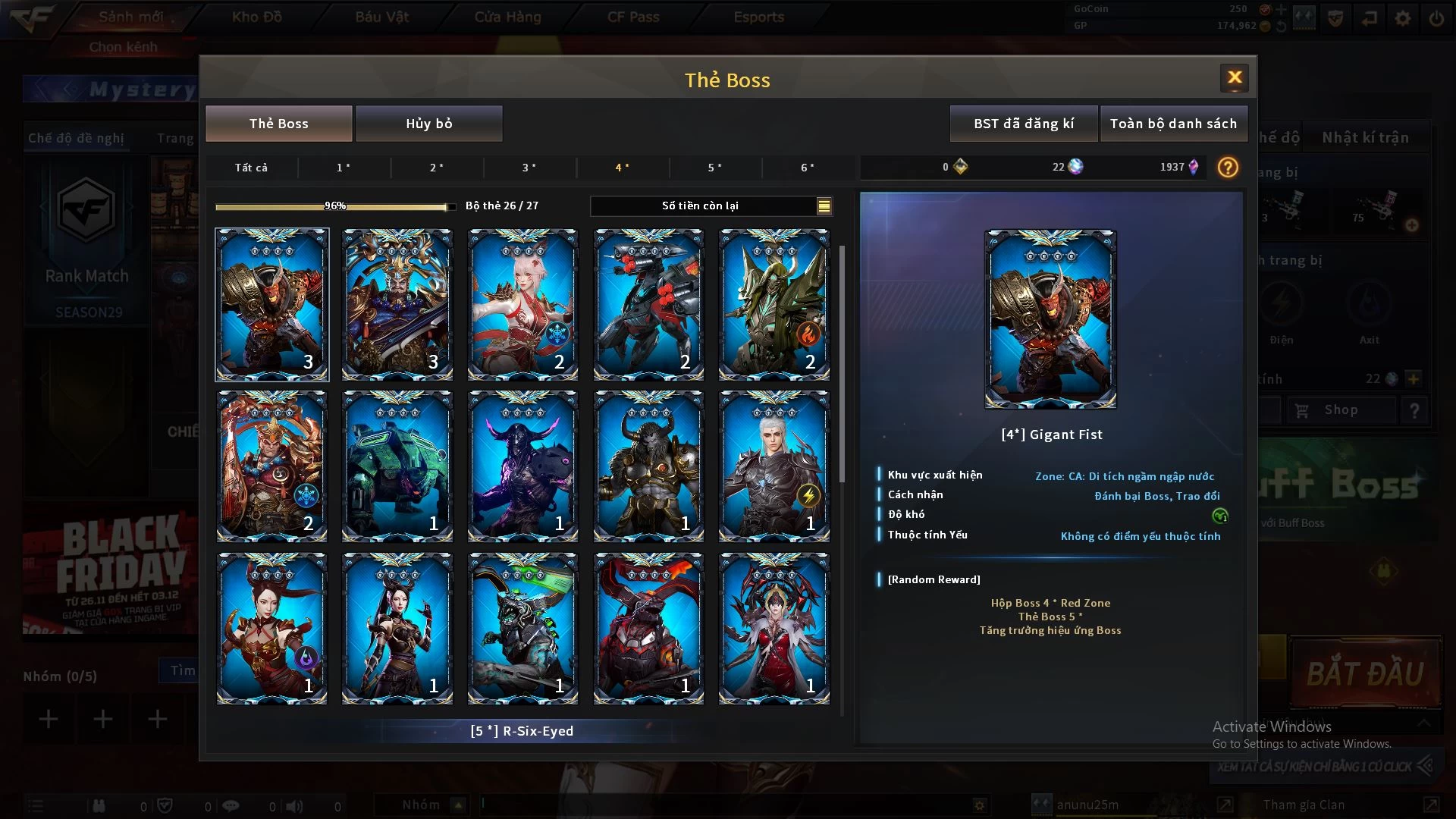This screenshot has width=1456, height=819.
Task: Choose the 5-star card filter
Action: tap(714, 168)
